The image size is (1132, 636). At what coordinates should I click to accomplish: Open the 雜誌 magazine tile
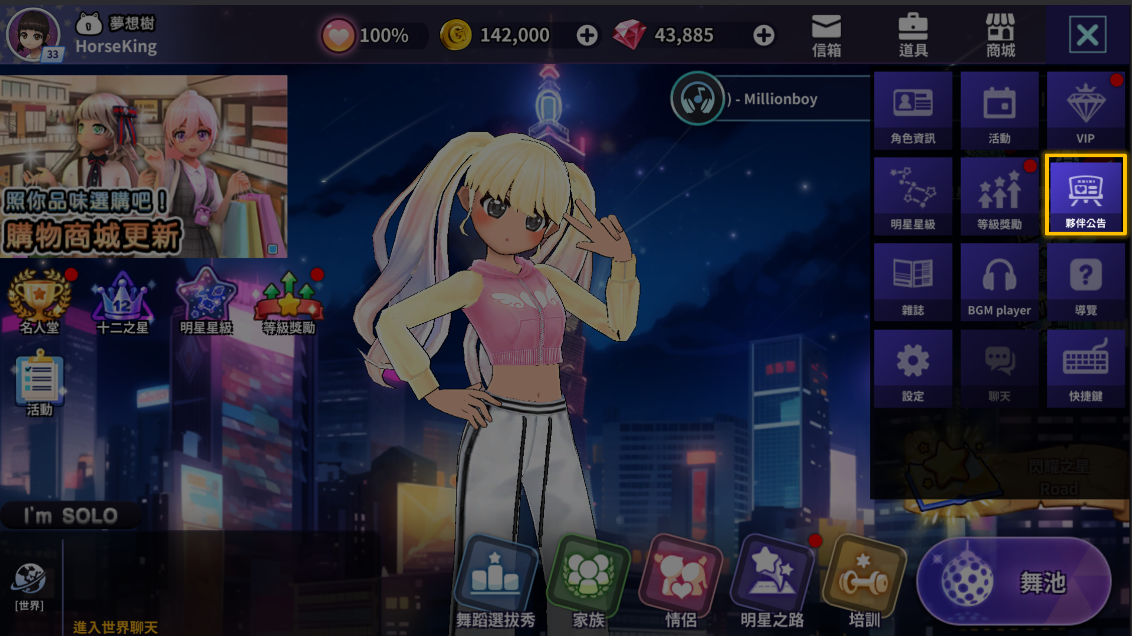pos(913,282)
